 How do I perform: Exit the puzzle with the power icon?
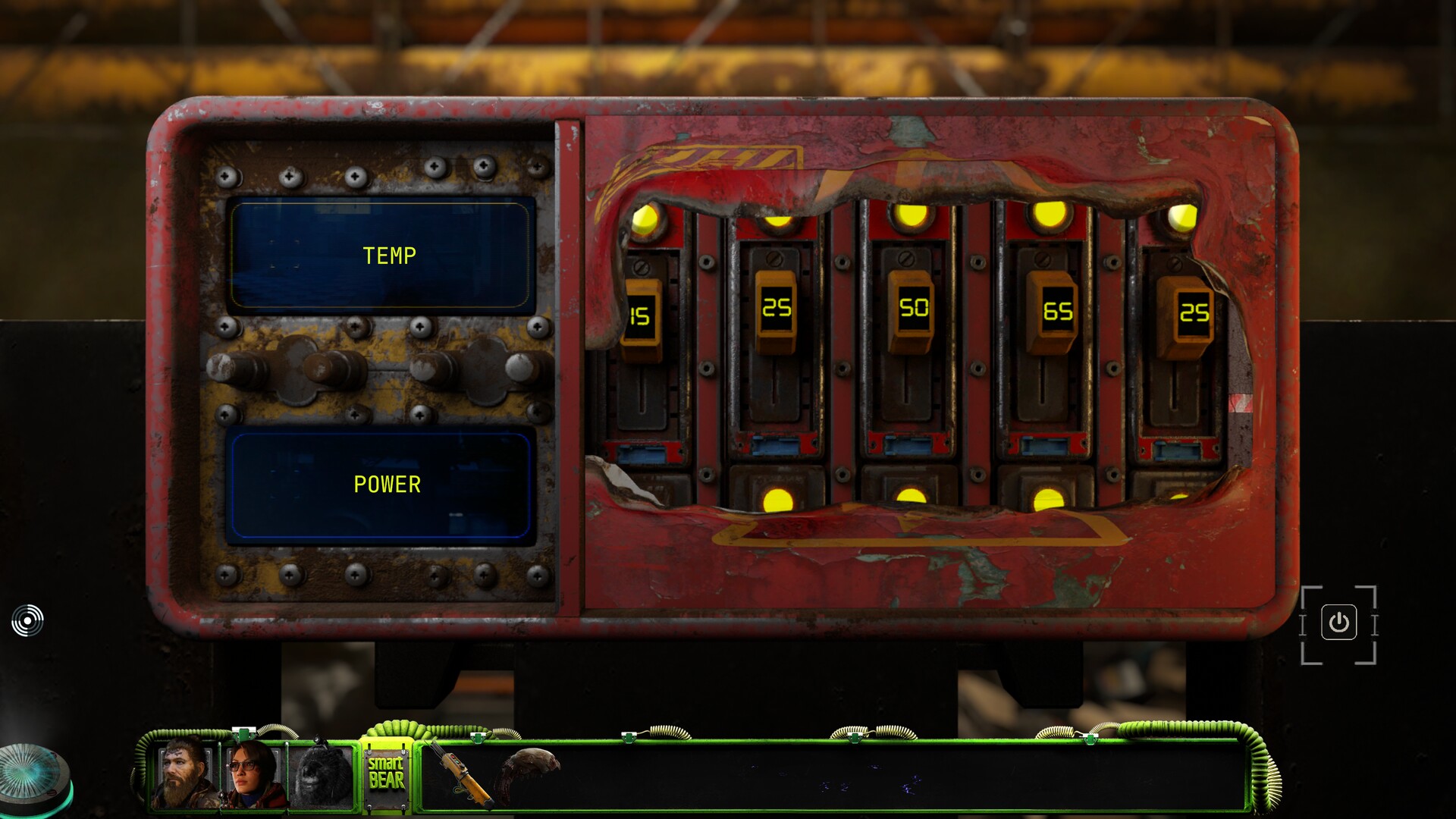(x=1338, y=623)
